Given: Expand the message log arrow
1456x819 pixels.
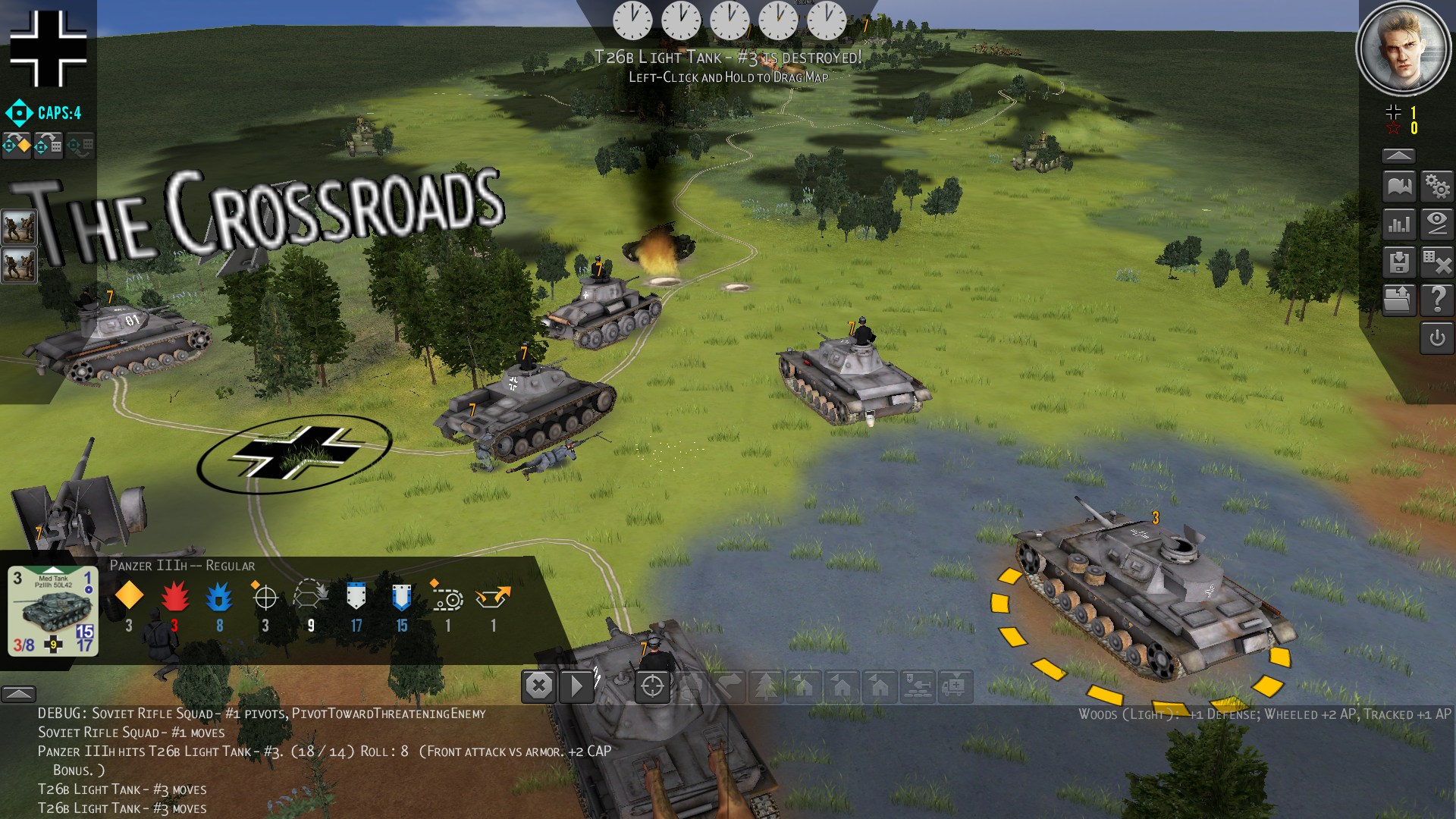Looking at the screenshot, I should coord(18,693).
